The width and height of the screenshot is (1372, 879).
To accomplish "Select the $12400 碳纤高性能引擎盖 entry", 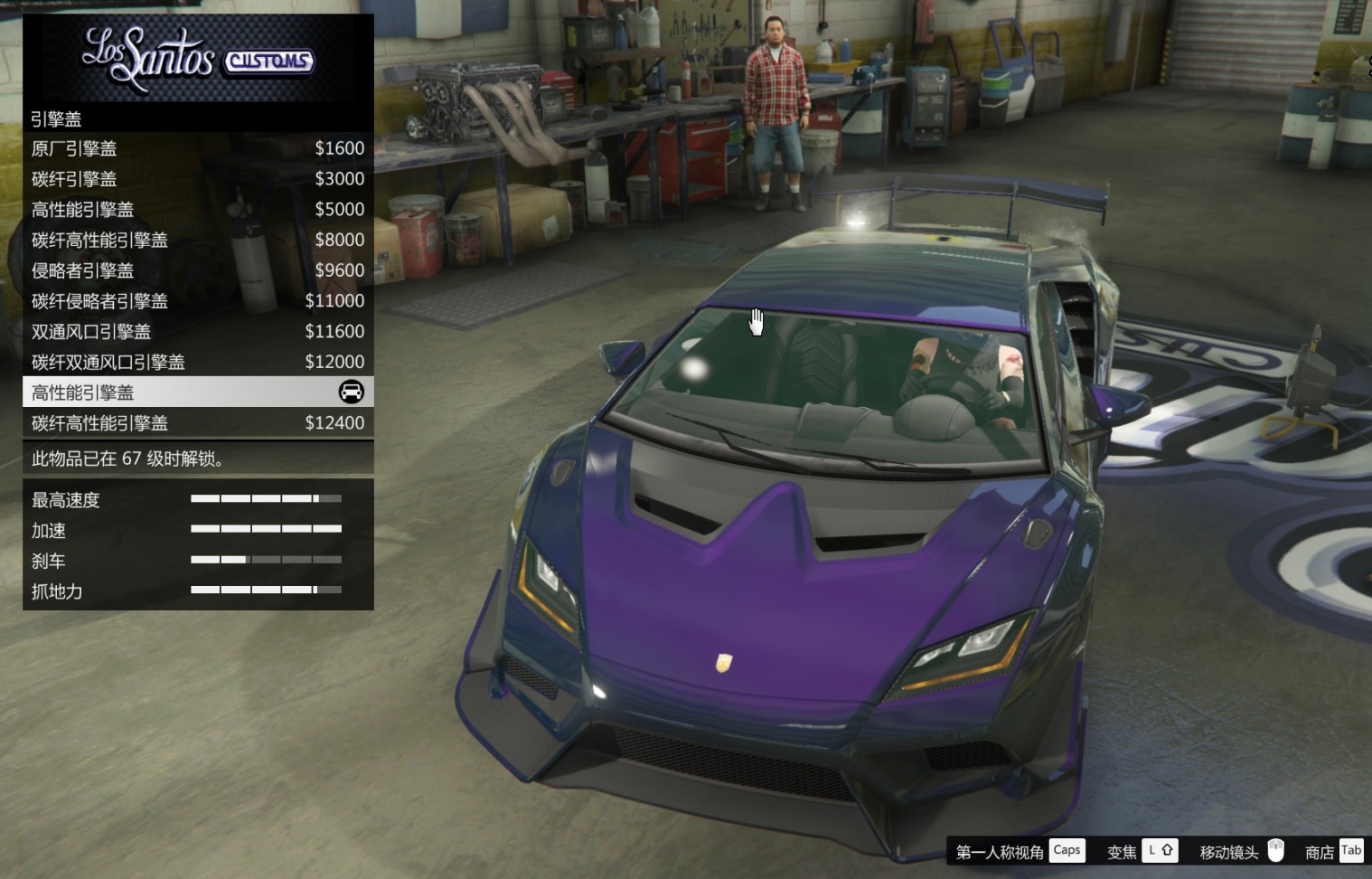I will pos(198,423).
